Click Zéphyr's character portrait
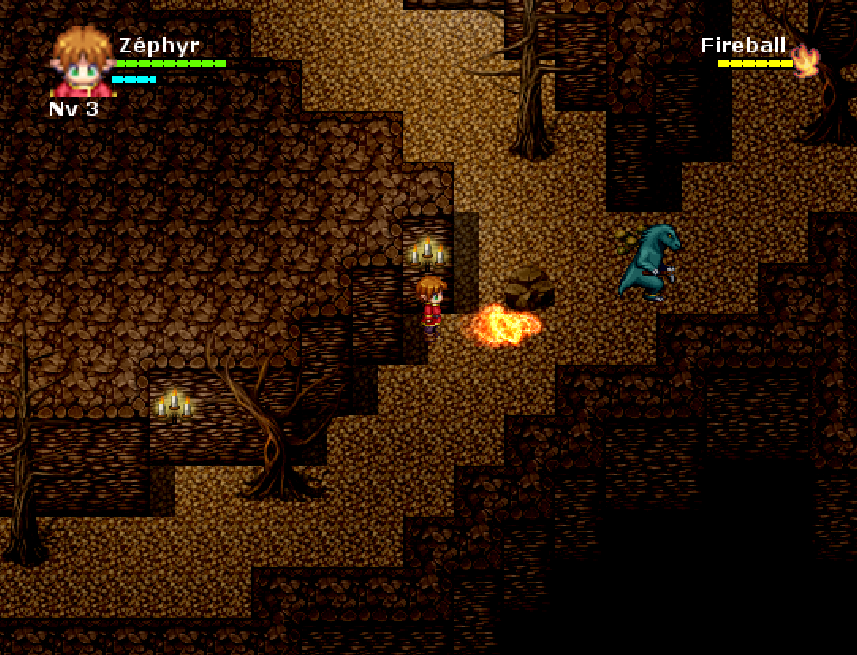This screenshot has height=655, width=857. click(x=82, y=63)
